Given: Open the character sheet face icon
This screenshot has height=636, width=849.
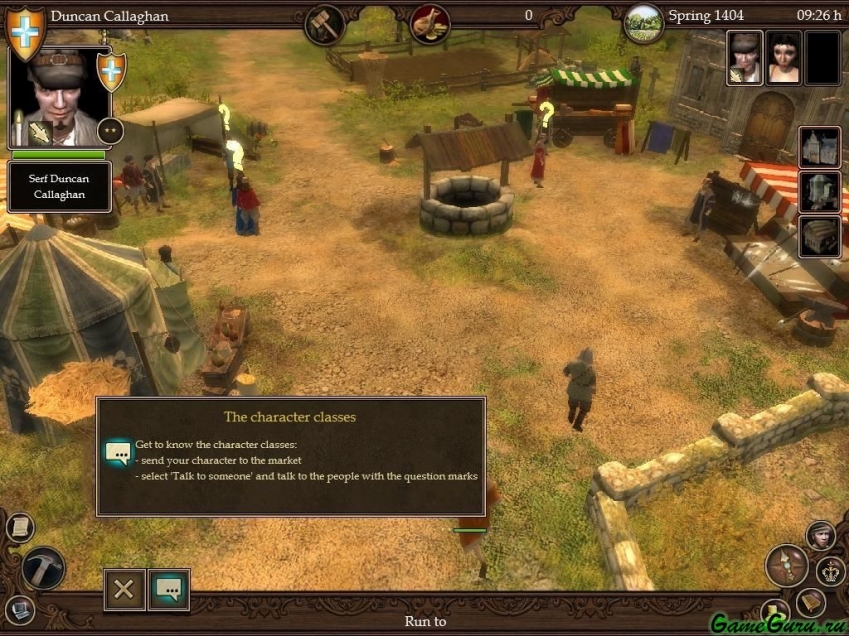Looking at the screenshot, I should pyautogui.click(x=821, y=536).
